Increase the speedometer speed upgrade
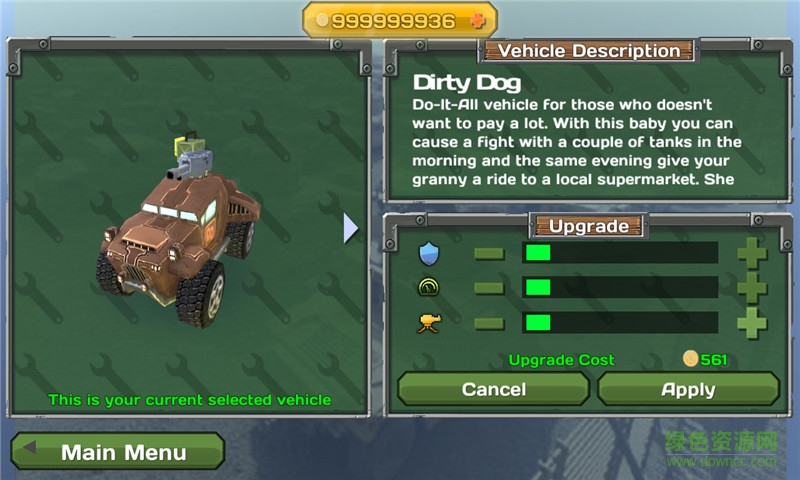800x480 pixels. [x=752, y=288]
